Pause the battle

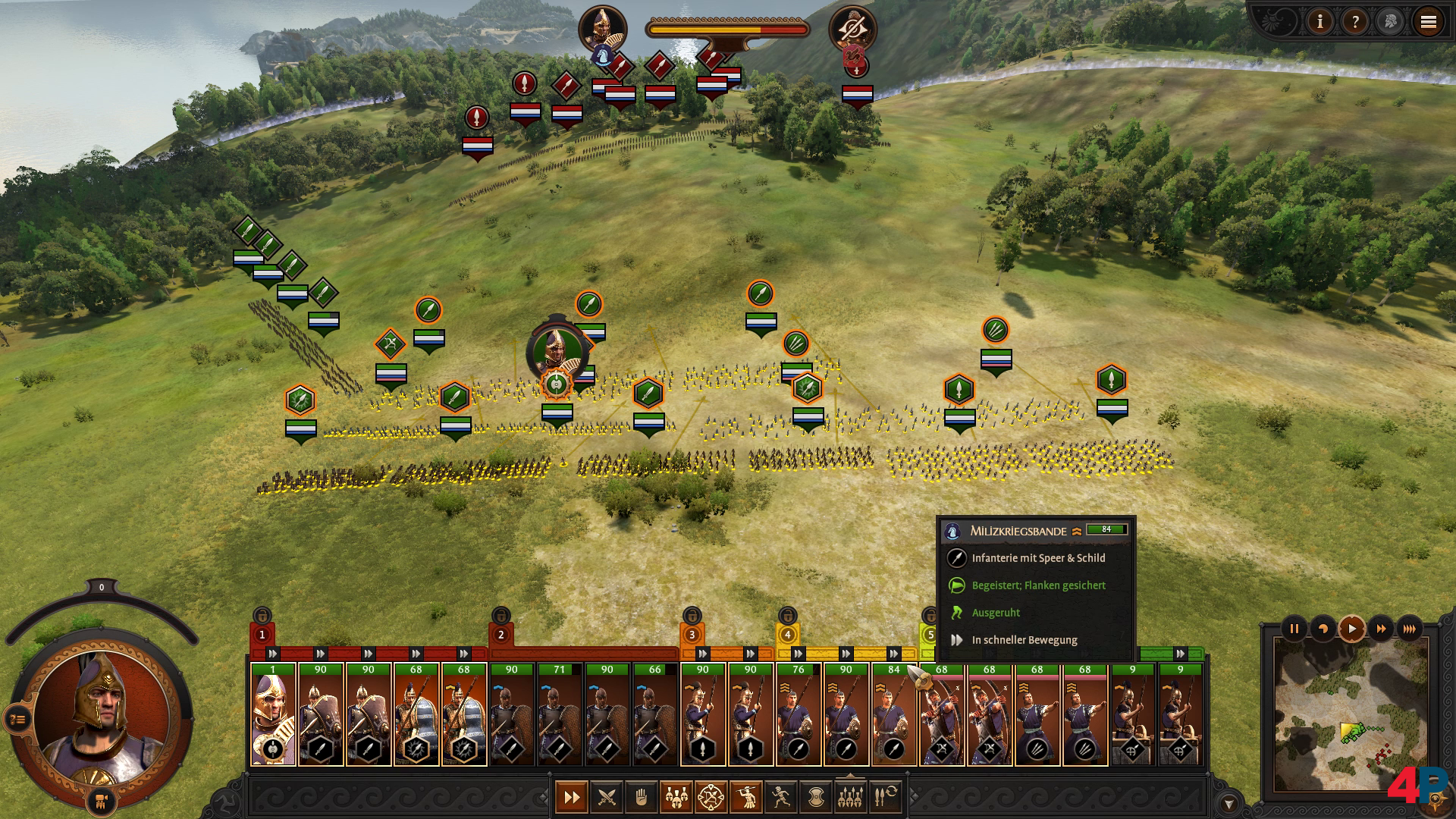click(1294, 629)
